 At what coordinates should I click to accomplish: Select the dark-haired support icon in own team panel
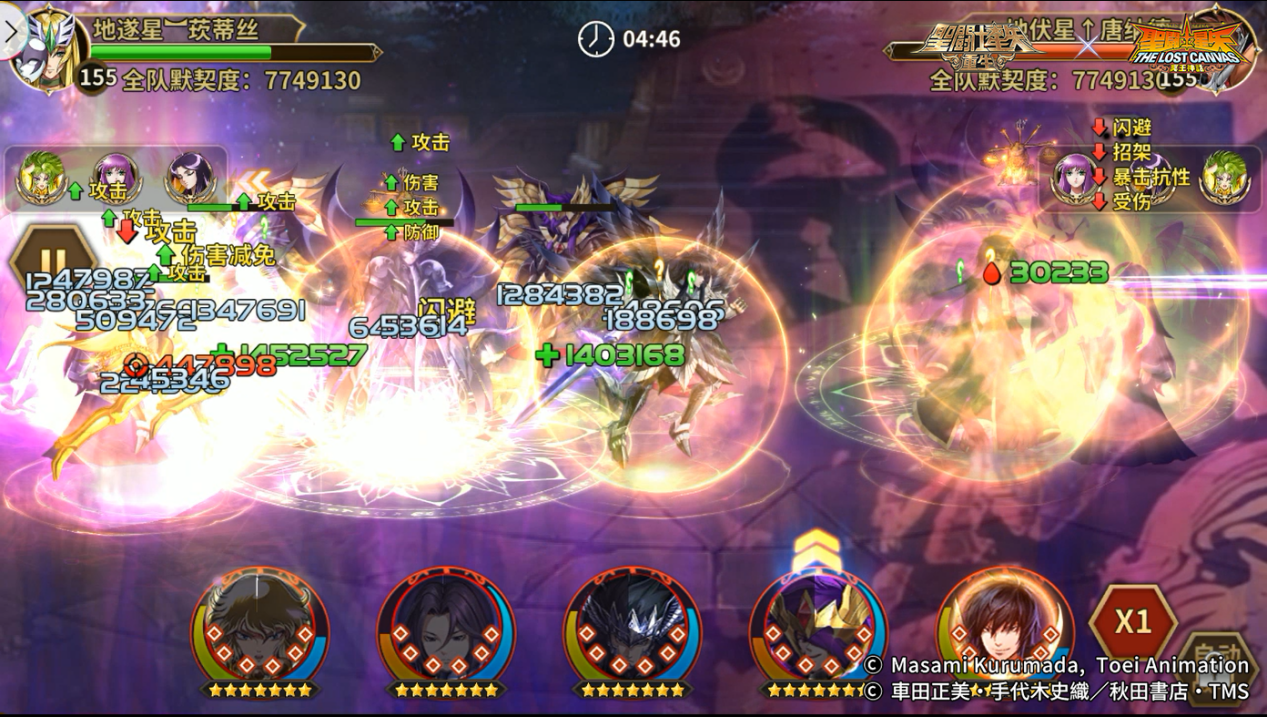coord(188,176)
